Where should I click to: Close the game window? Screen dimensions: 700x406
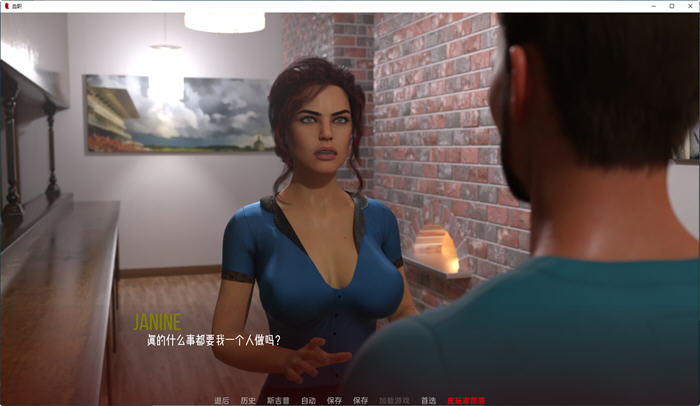(x=689, y=6)
